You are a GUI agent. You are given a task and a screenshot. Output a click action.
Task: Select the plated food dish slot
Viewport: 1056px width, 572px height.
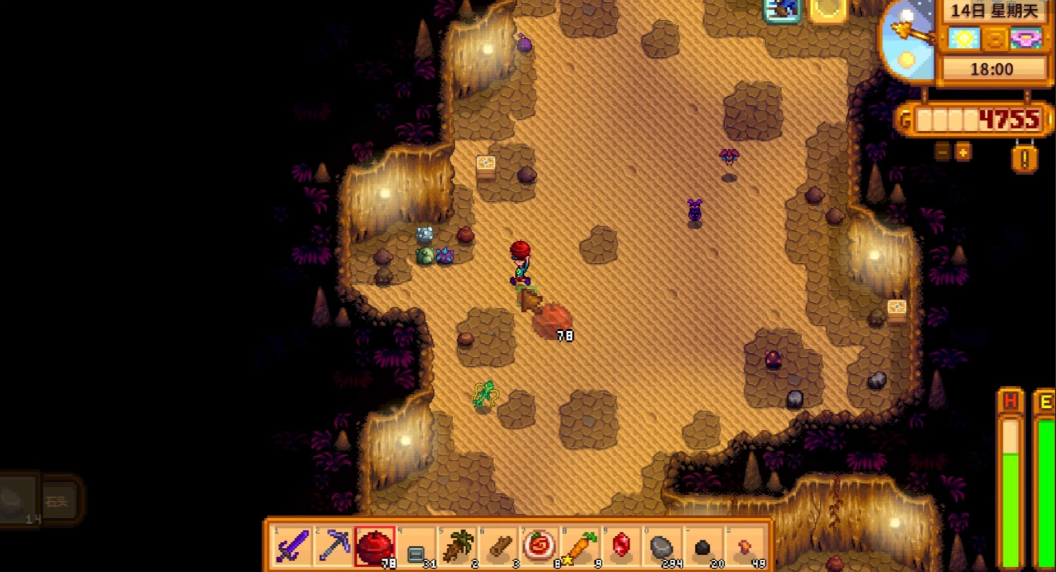pyautogui.click(x=540, y=546)
